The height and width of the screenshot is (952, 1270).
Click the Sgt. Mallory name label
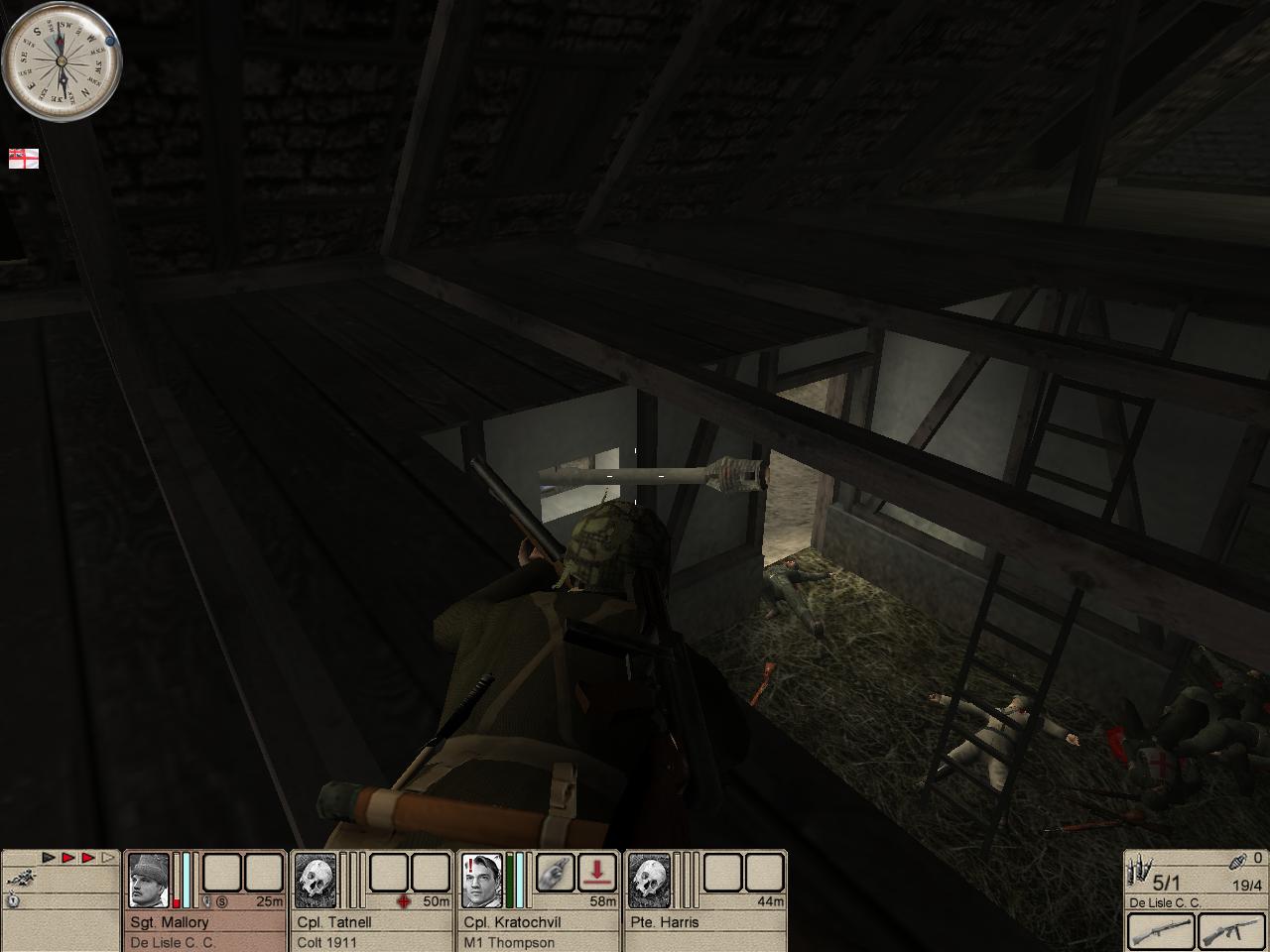click(170, 922)
